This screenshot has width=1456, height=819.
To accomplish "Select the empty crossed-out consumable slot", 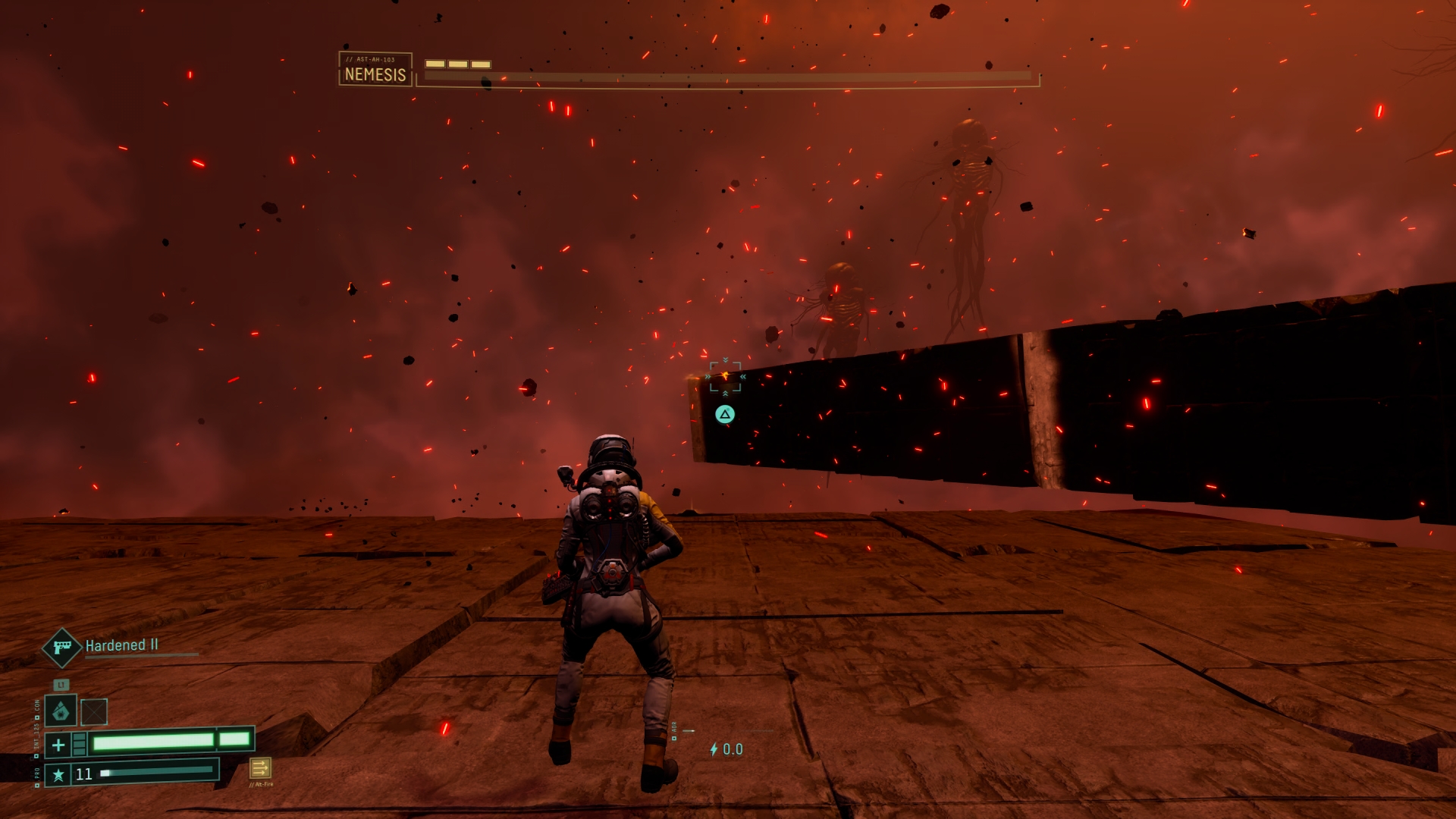I will pos(94,712).
